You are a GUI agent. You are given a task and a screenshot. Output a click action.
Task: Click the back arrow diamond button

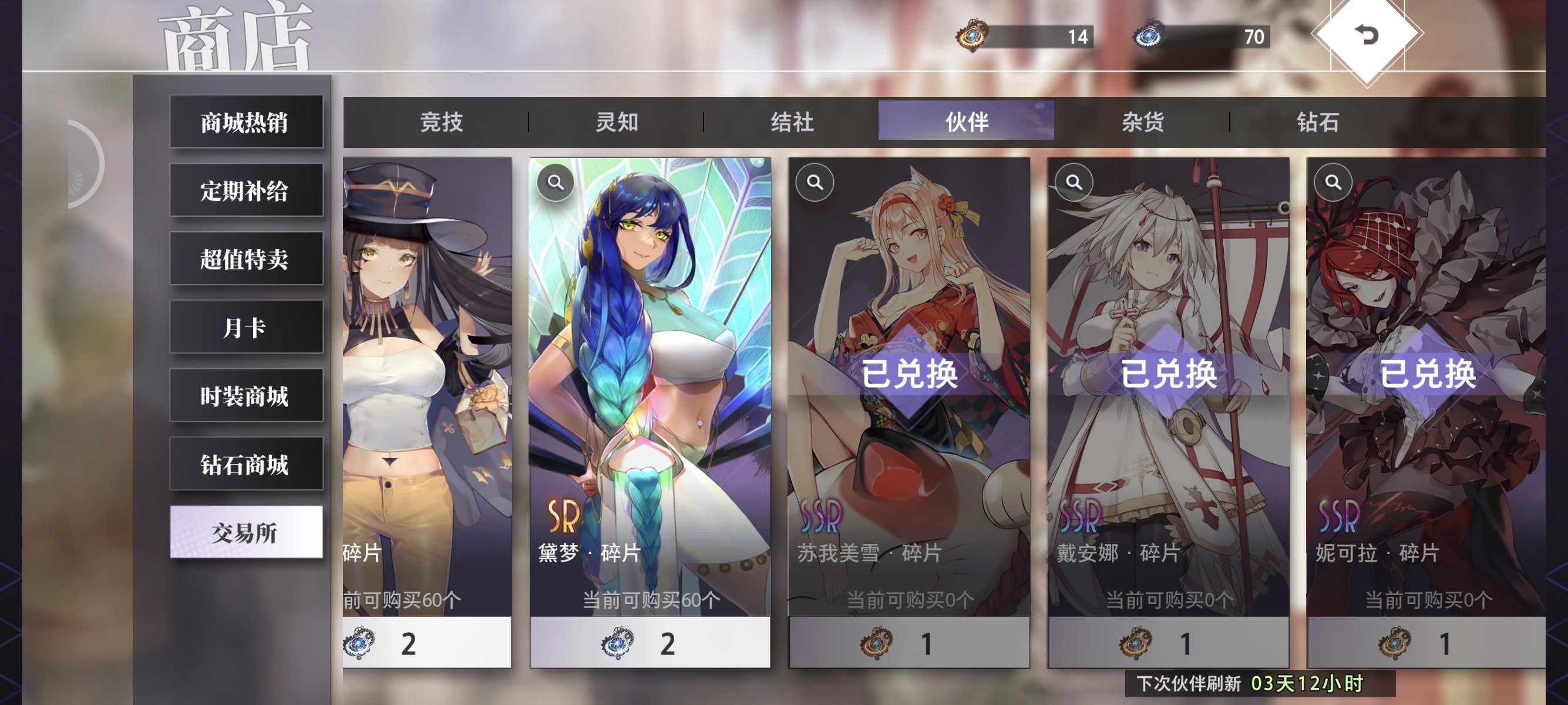pyautogui.click(x=1367, y=35)
